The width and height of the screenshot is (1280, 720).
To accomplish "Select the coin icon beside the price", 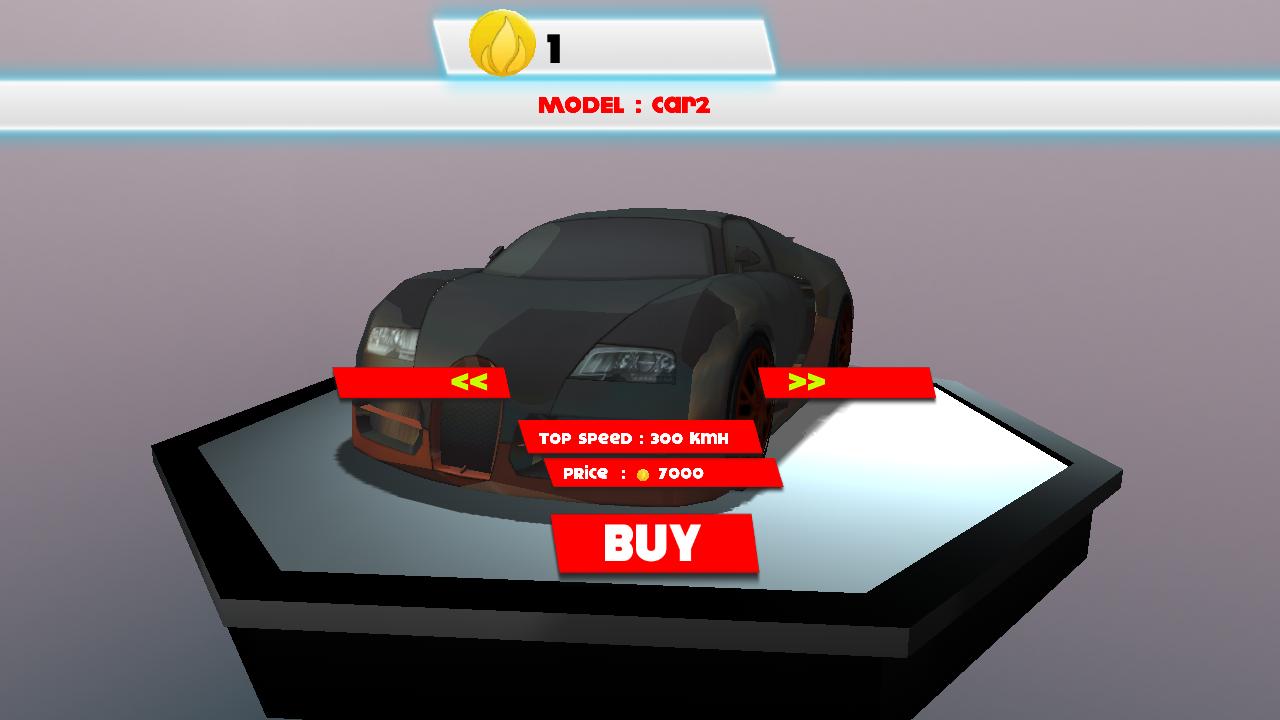I will click(644, 473).
